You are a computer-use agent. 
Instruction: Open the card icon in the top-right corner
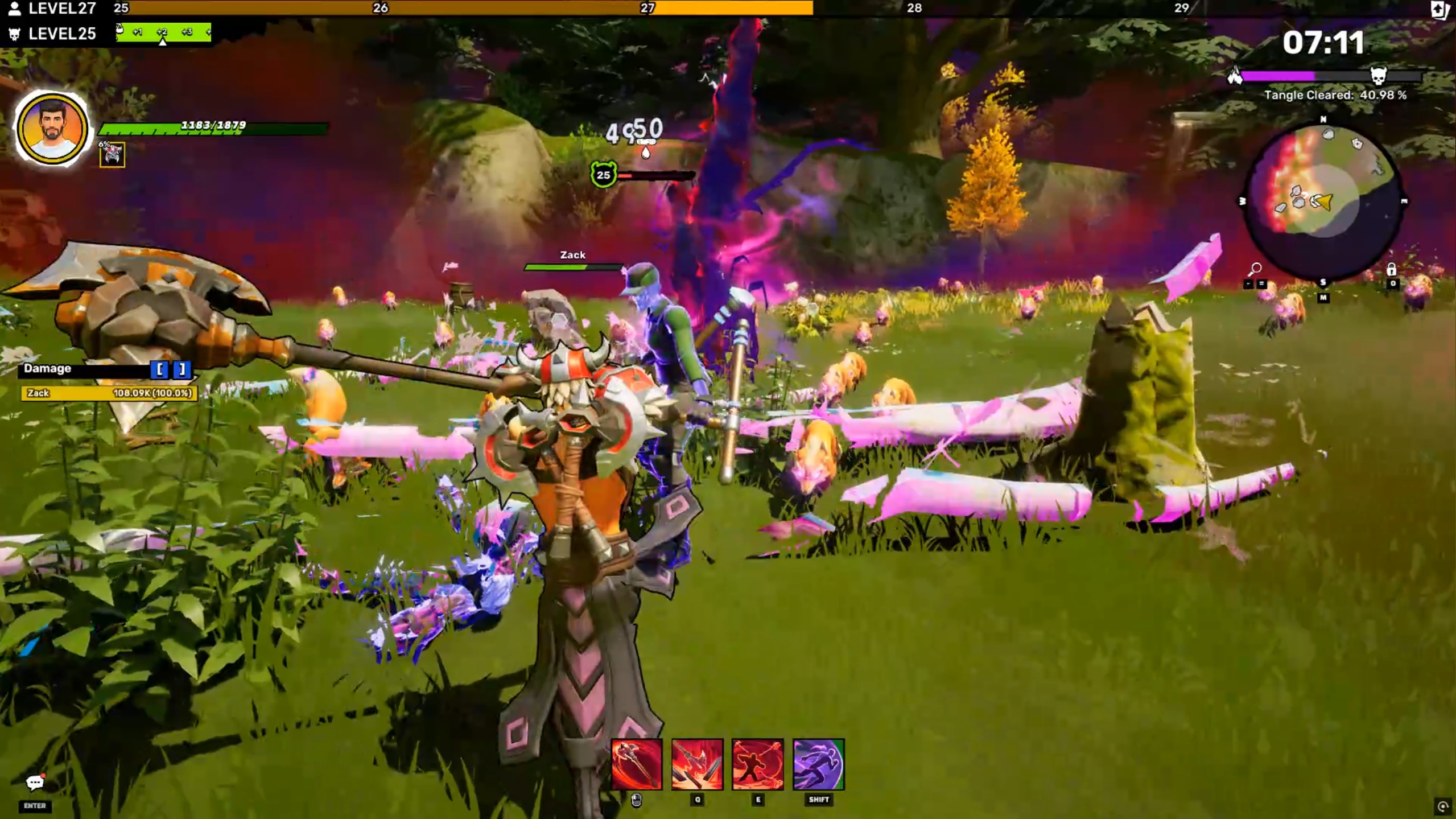(x=1440, y=10)
